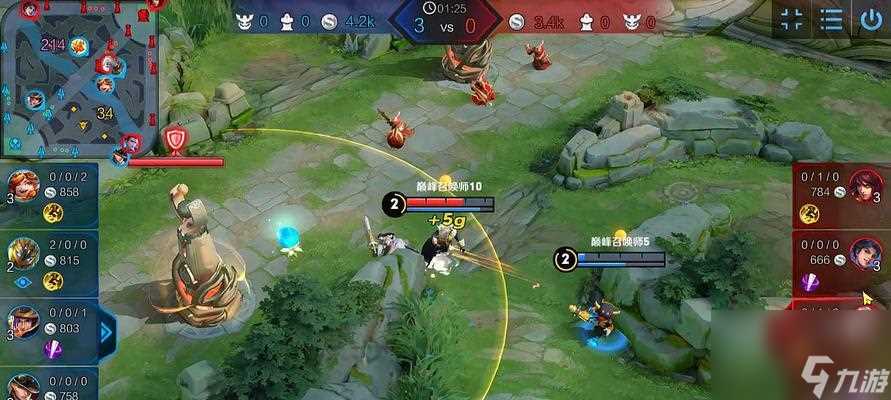Click the yellow spell icon of the 784-gold player
This screenshot has width=891, height=400.
(809, 212)
